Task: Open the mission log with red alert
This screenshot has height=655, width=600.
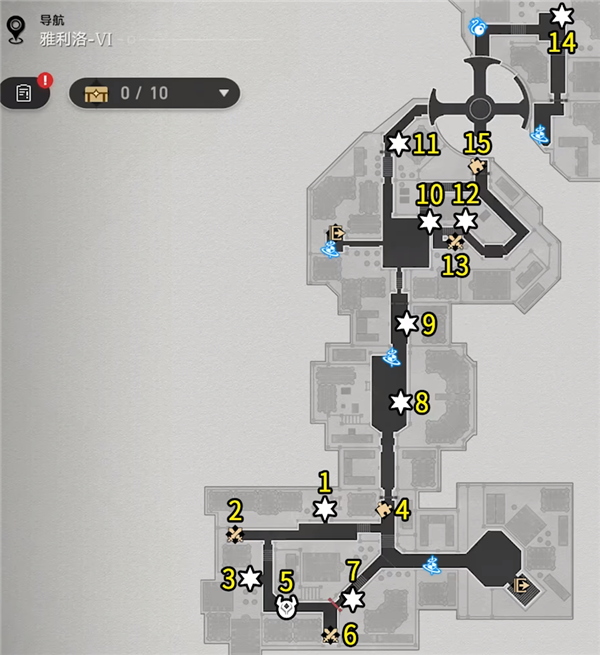Action: (x=25, y=93)
